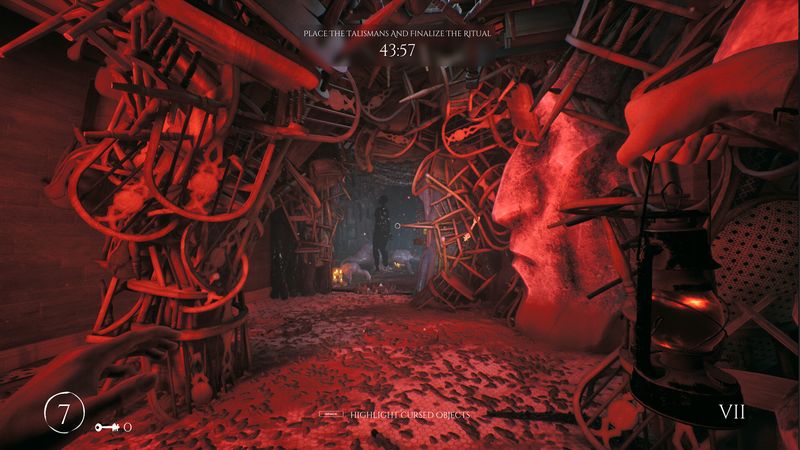Click the Roman numeral VII indicator

click(x=733, y=412)
